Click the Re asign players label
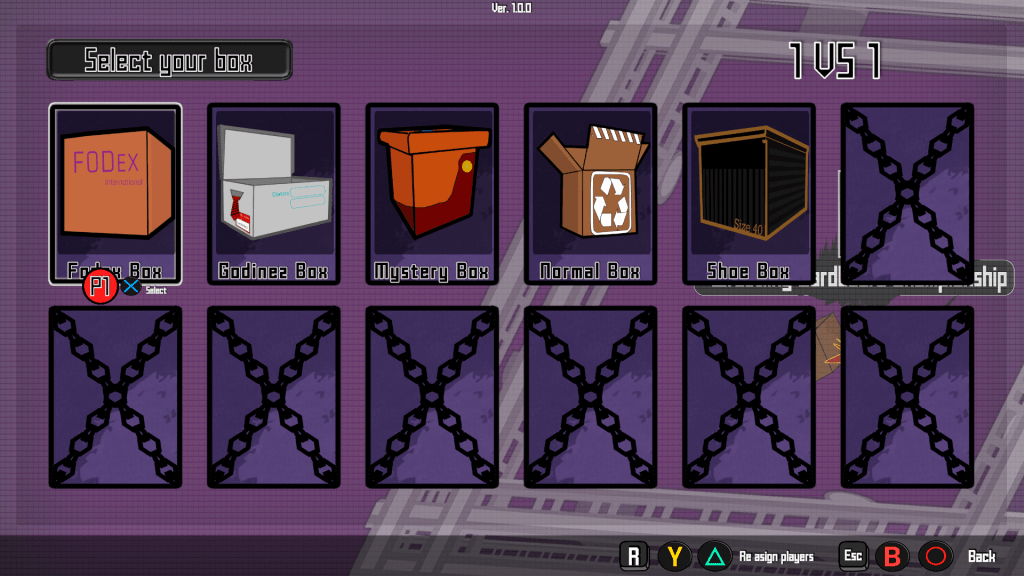Image resolution: width=1024 pixels, height=576 pixels. tap(776, 556)
